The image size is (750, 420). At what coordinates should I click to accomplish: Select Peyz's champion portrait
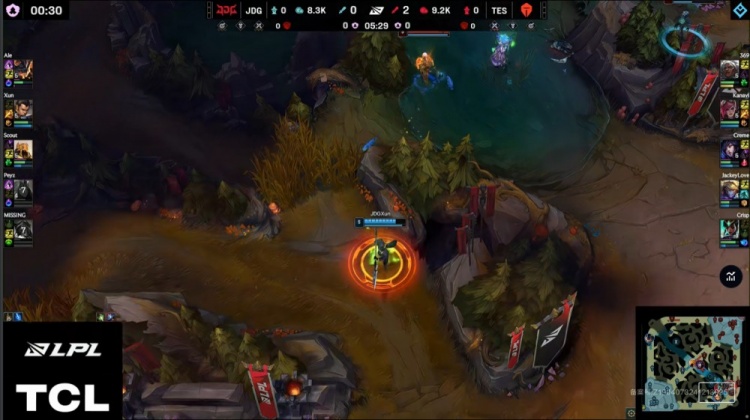coord(23,190)
